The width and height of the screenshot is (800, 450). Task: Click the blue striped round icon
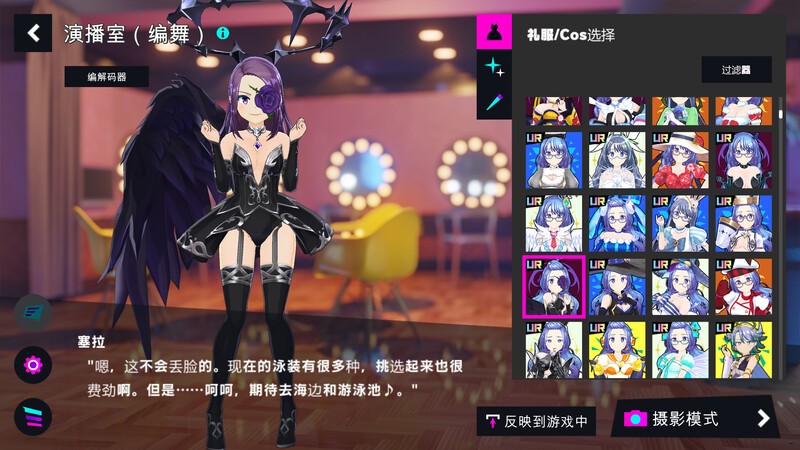point(33,313)
